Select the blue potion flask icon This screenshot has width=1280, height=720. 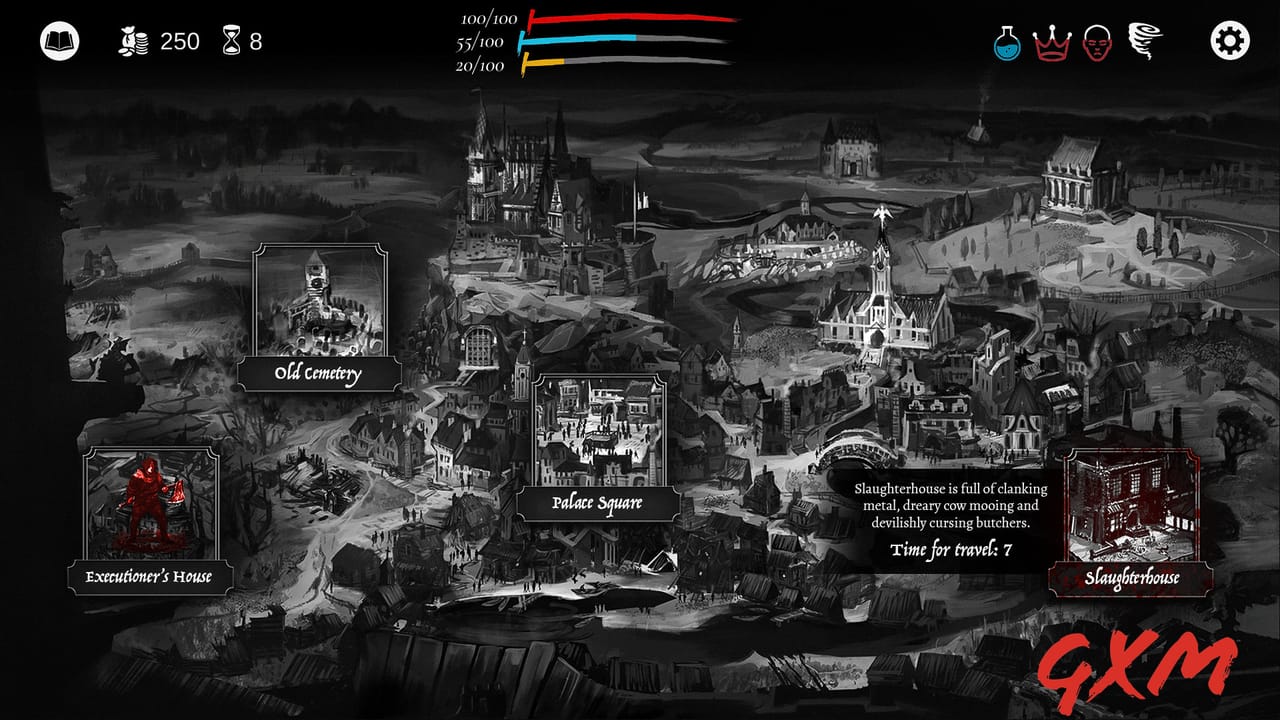coord(1005,39)
